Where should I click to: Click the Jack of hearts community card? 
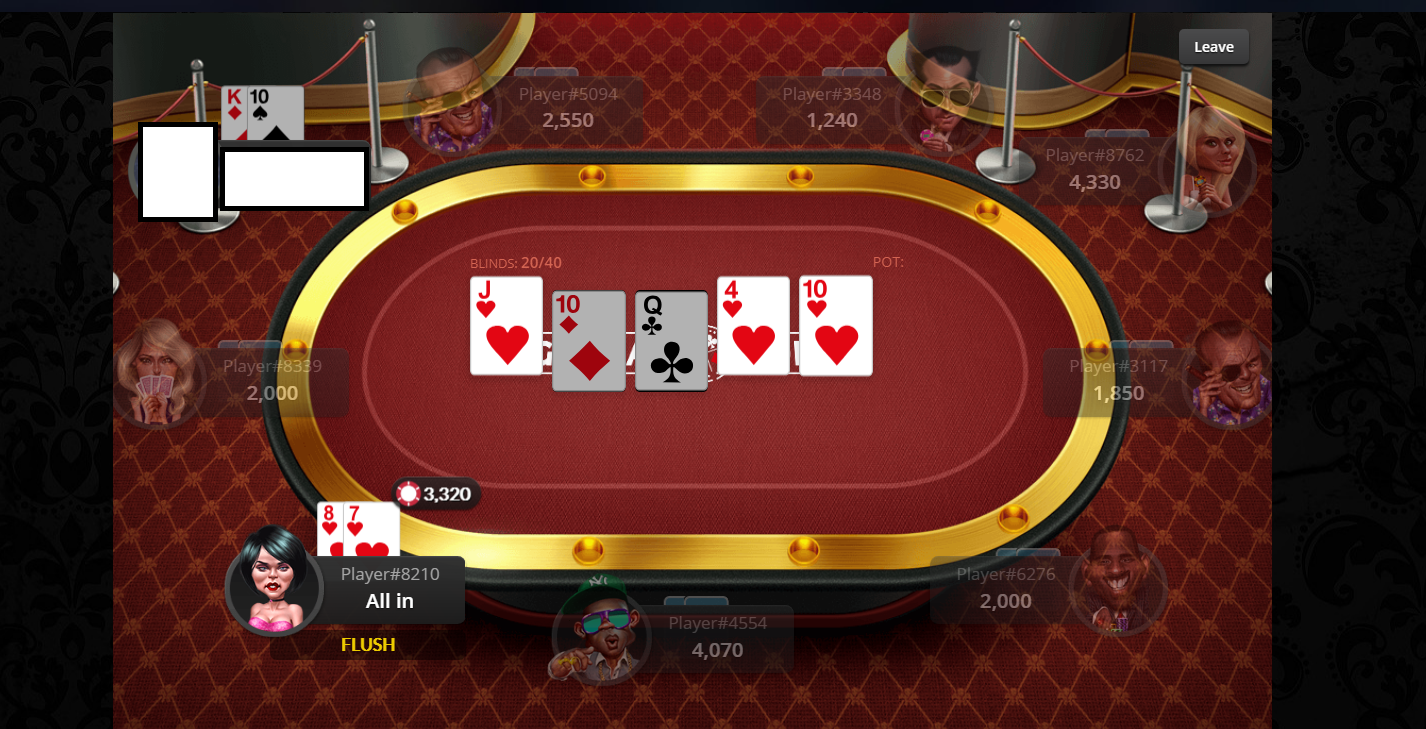[506, 326]
